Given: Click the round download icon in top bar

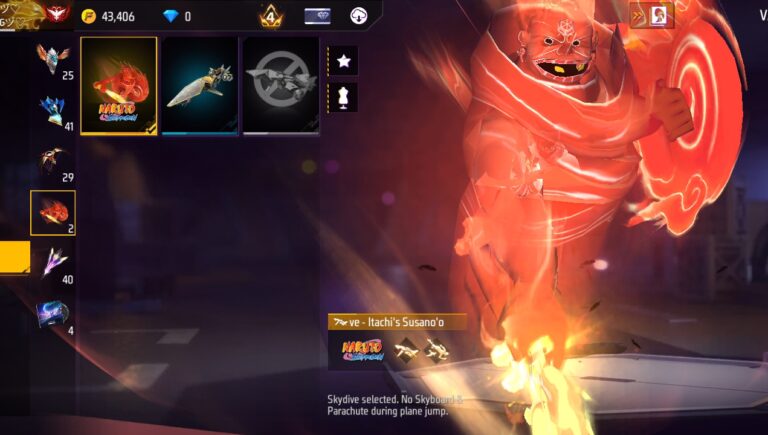Looking at the screenshot, I should coord(359,16).
